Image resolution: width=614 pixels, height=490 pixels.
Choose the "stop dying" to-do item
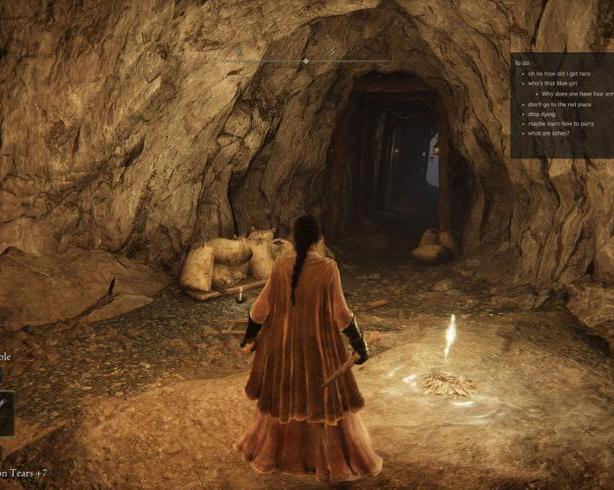coord(542,114)
